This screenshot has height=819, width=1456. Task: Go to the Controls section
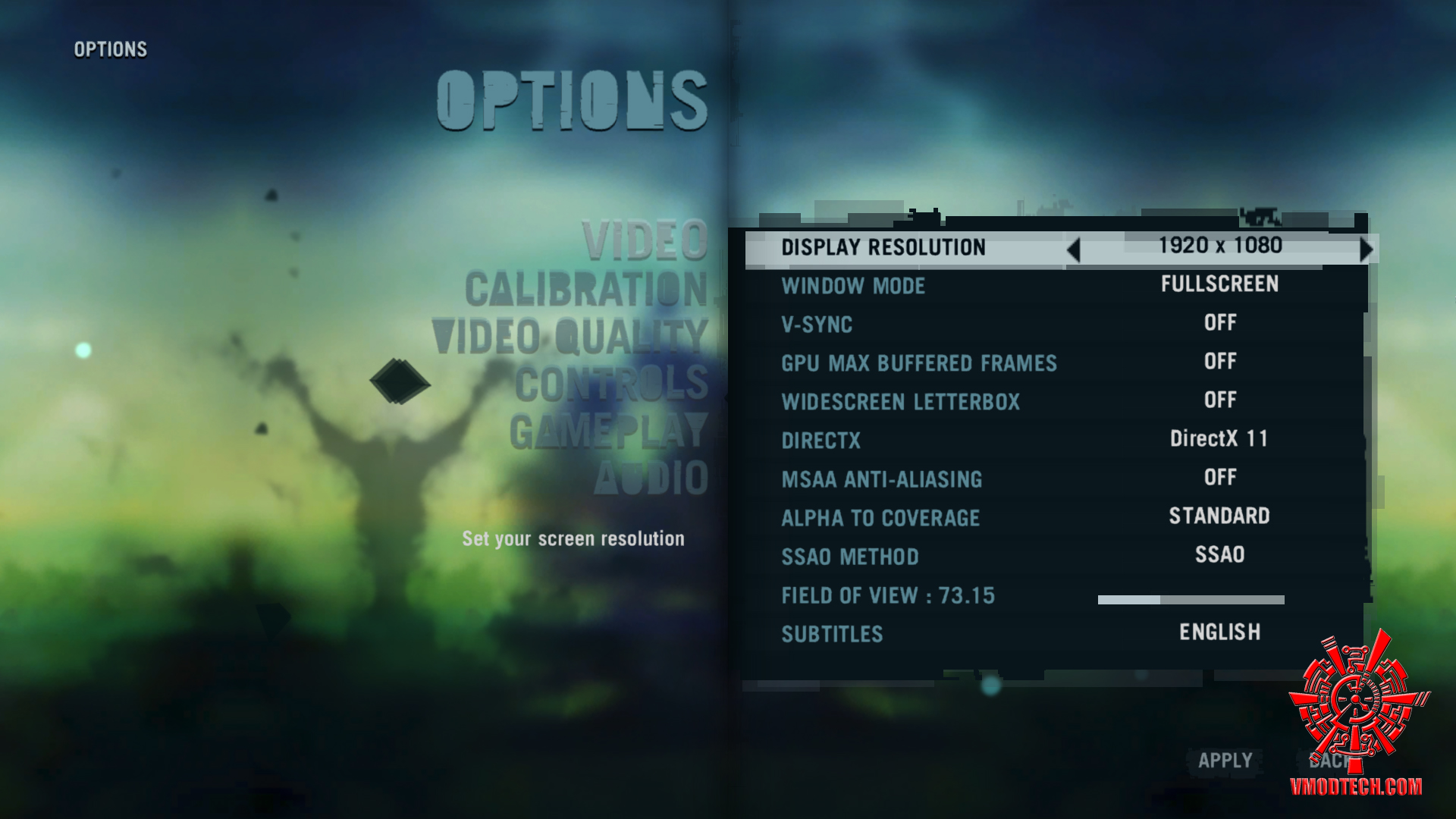pyautogui.click(x=611, y=384)
